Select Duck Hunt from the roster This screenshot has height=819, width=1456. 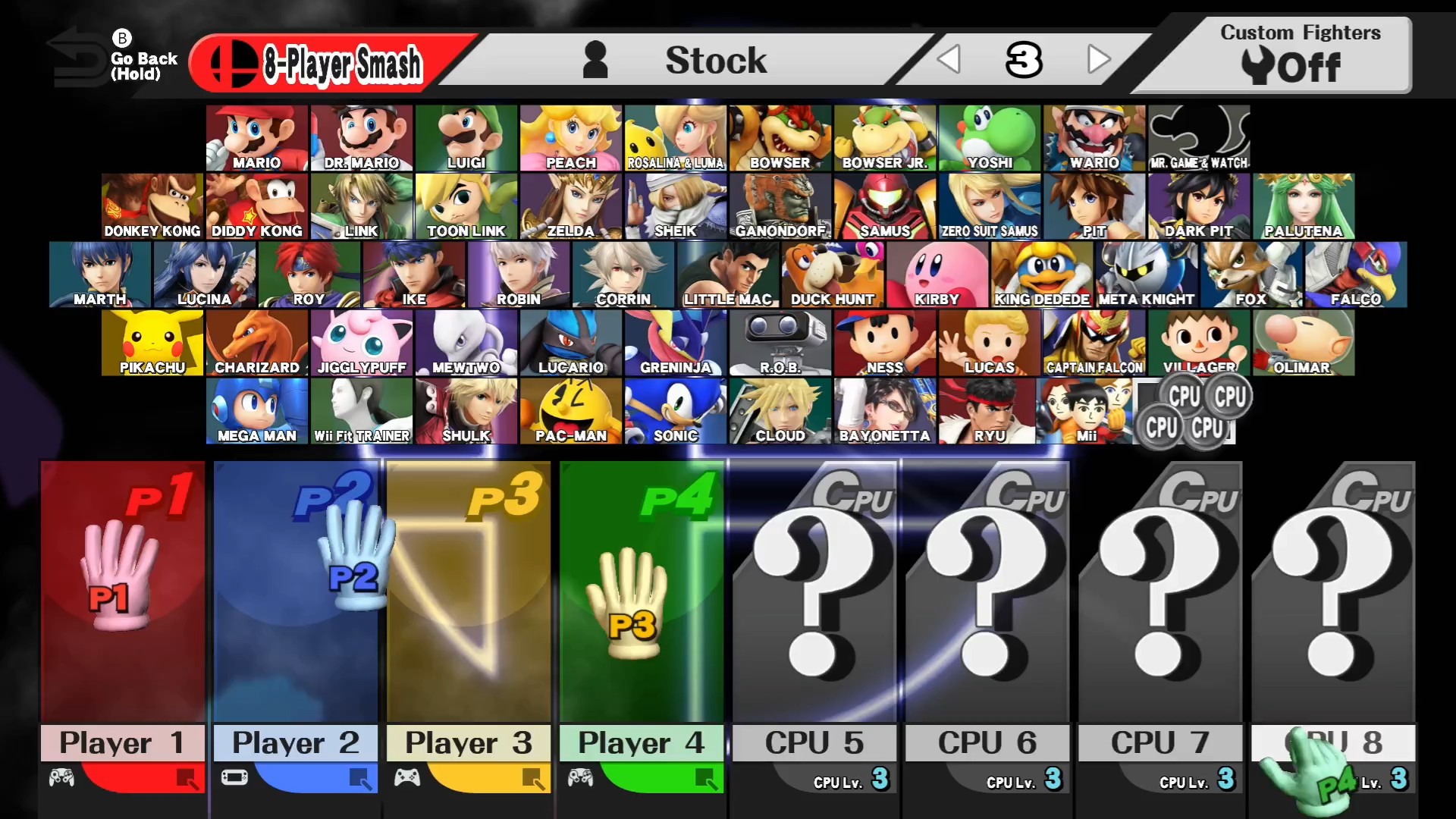[x=833, y=273]
